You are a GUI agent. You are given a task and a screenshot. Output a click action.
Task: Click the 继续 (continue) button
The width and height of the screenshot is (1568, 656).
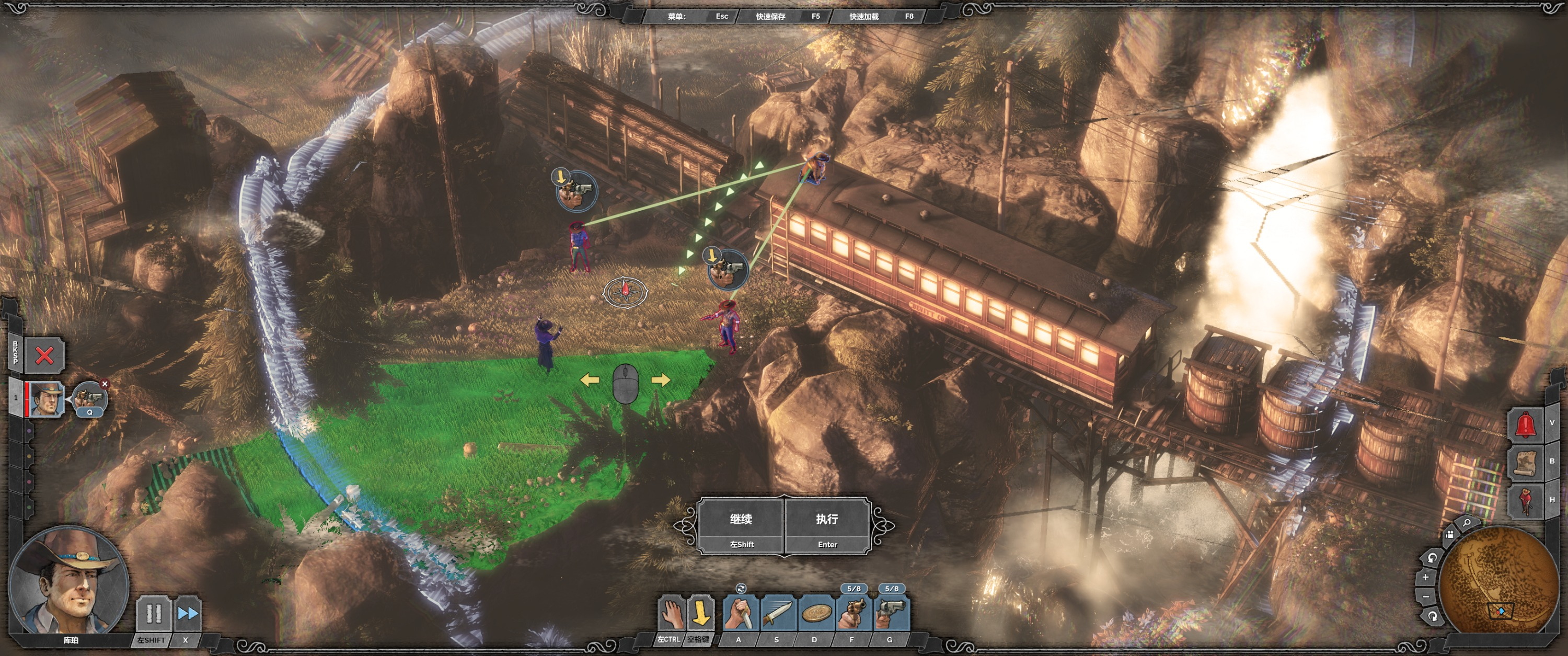point(741,526)
